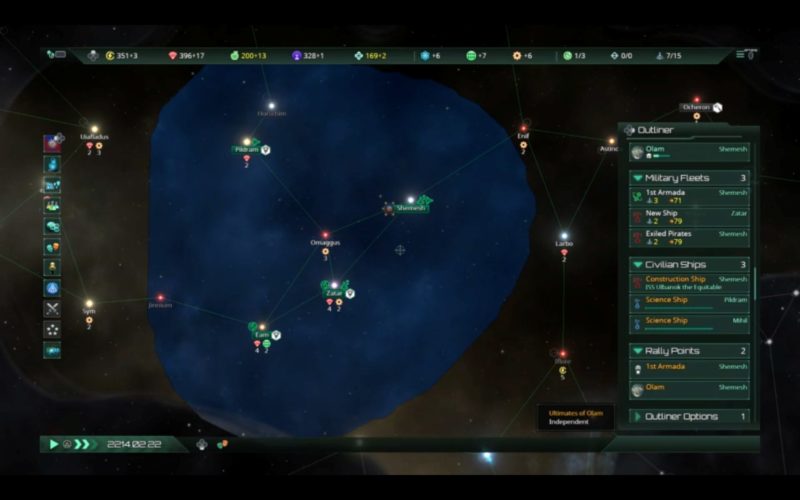The height and width of the screenshot is (500, 800).
Task: Collapse the Civilian Ships section
Action: tap(637, 265)
